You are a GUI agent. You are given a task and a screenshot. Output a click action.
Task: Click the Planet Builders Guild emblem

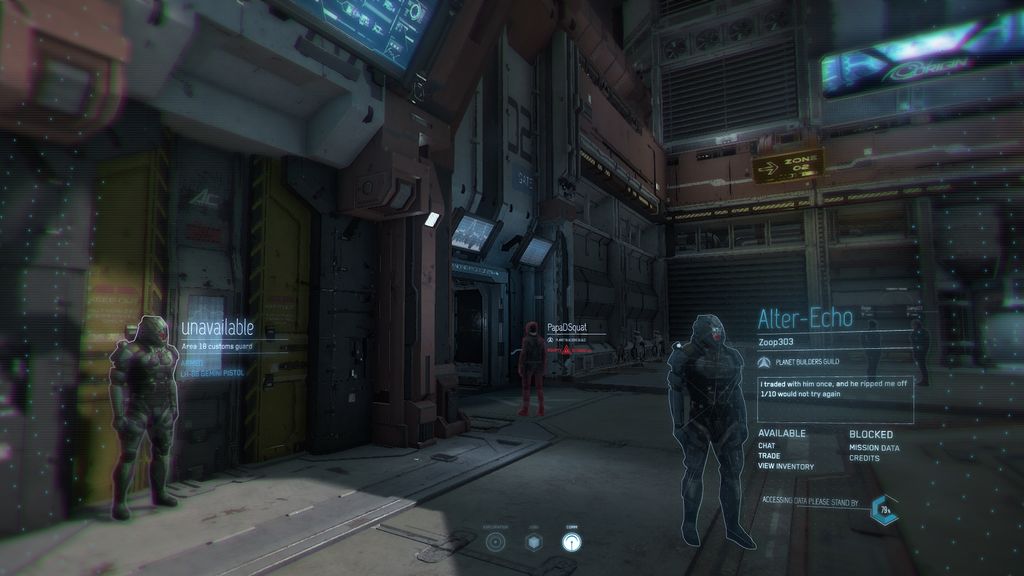pyautogui.click(x=764, y=362)
